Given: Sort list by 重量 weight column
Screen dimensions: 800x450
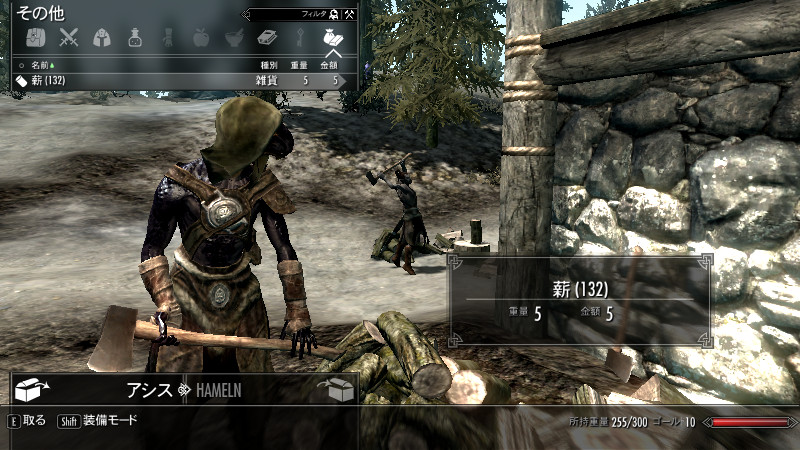Looking at the screenshot, I should click(299, 65).
